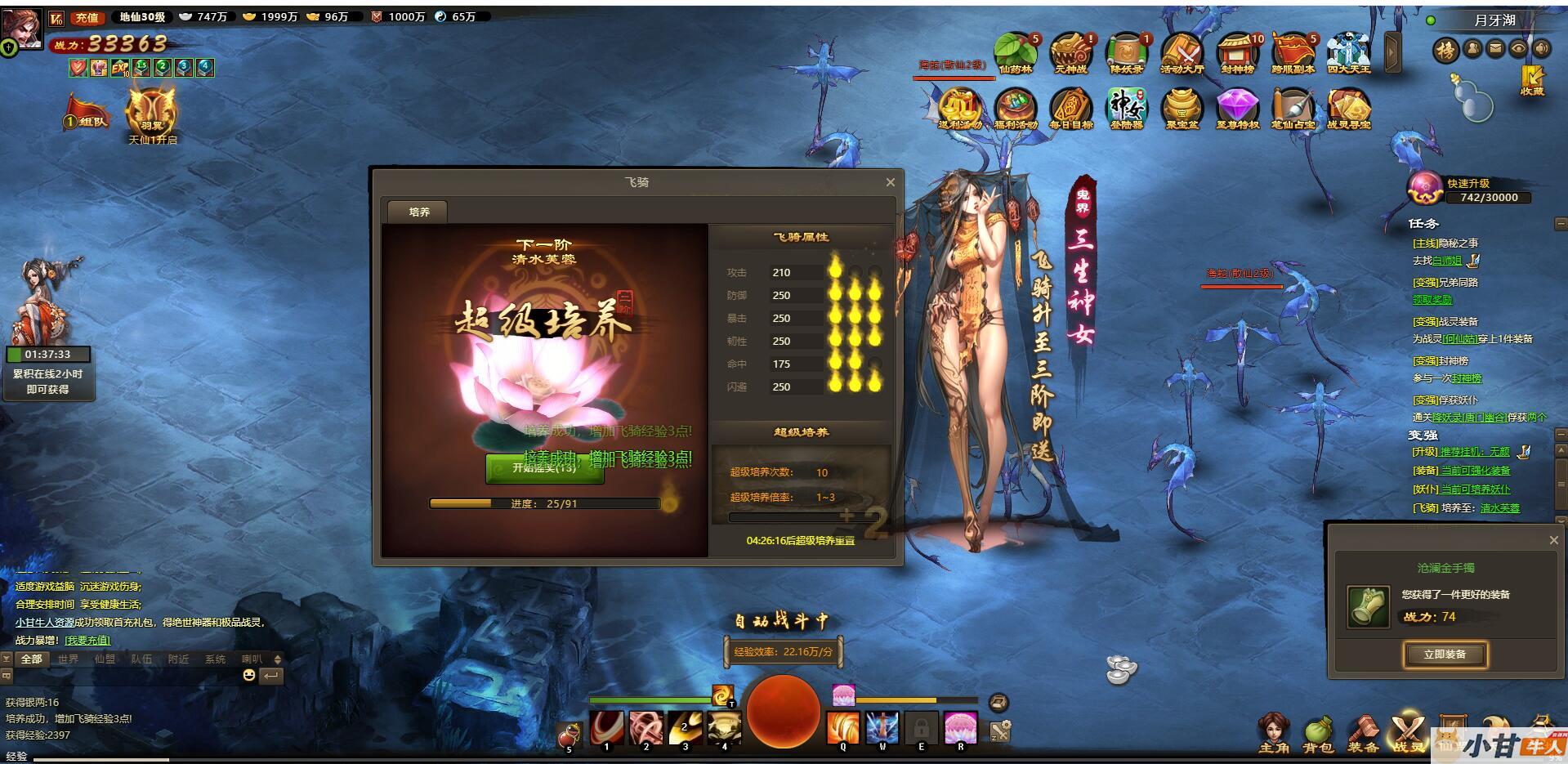
Task: Open the 背包 bag menu
Action: coord(1317,732)
